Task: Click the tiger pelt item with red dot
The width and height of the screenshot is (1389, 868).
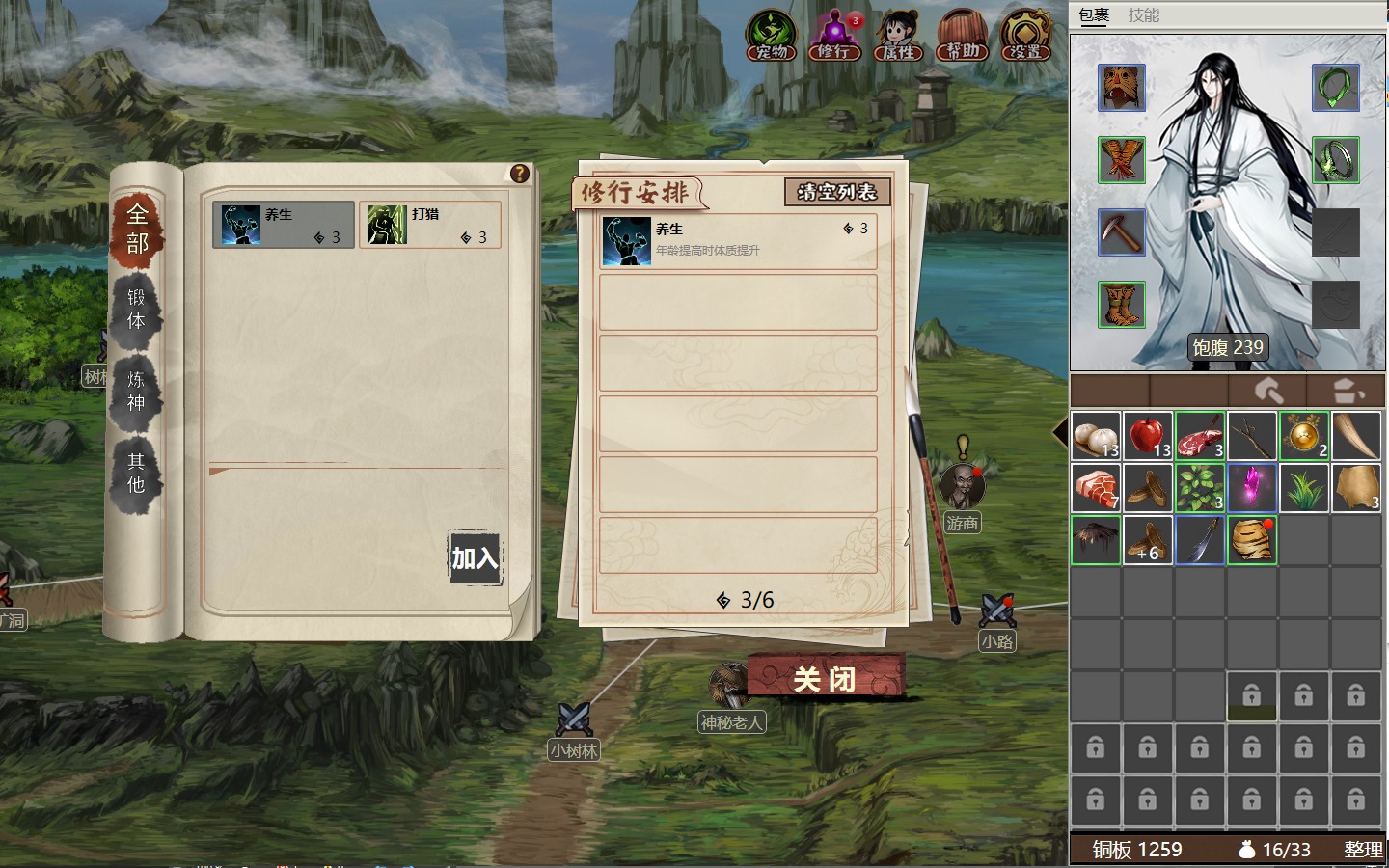Action: tap(1251, 540)
